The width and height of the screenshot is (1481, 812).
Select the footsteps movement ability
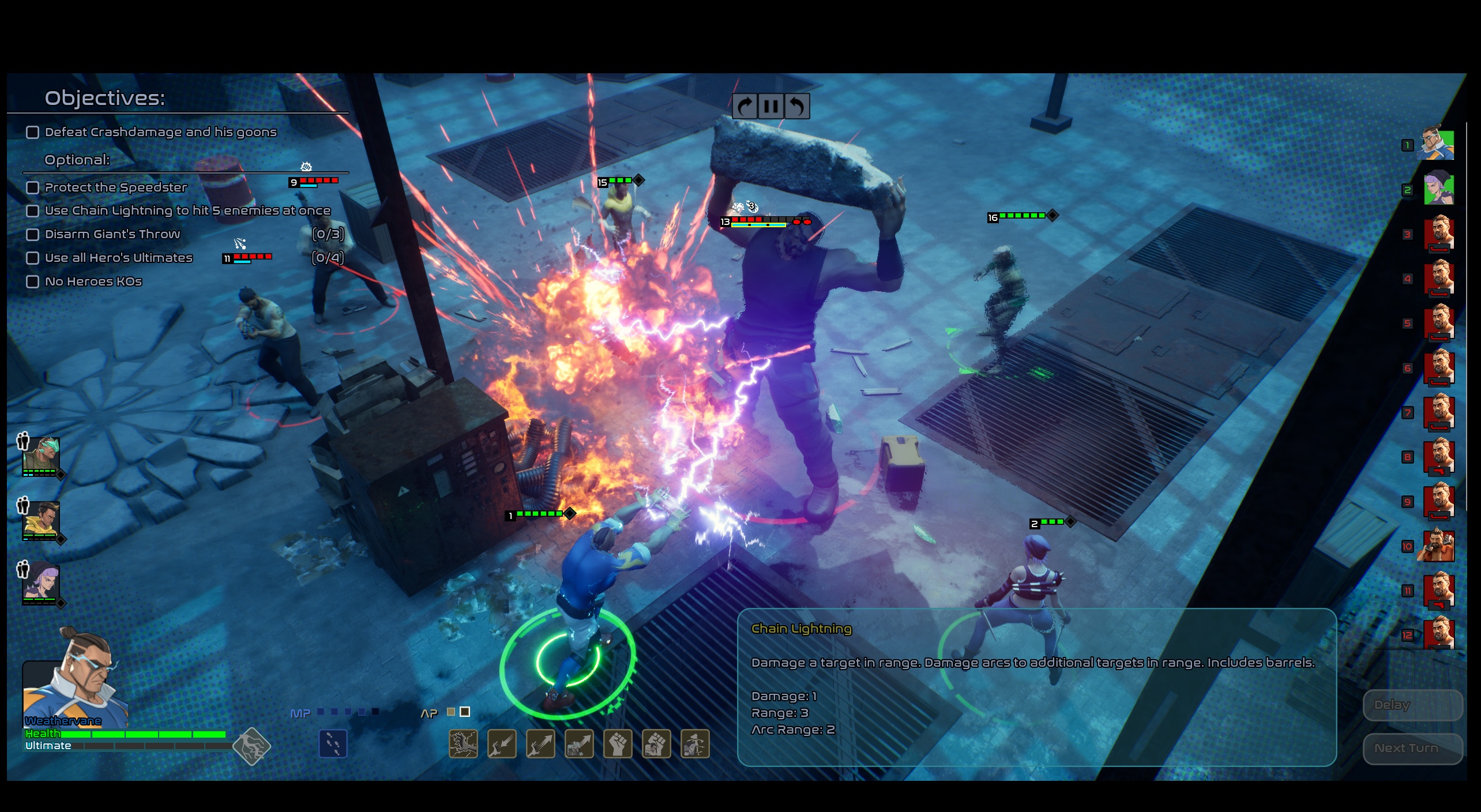(333, 744)
